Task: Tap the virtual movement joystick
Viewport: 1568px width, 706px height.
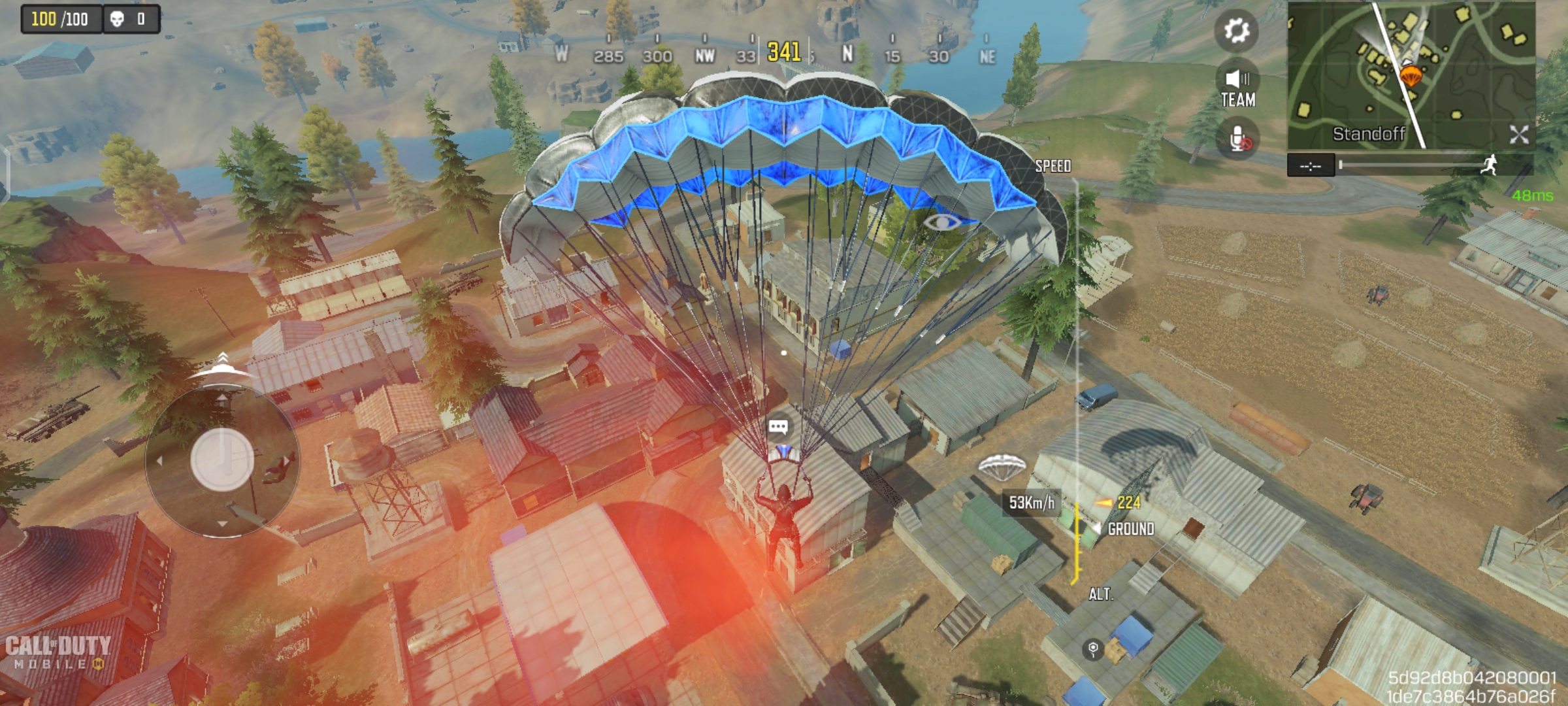Action: click(x=222, y=460)
